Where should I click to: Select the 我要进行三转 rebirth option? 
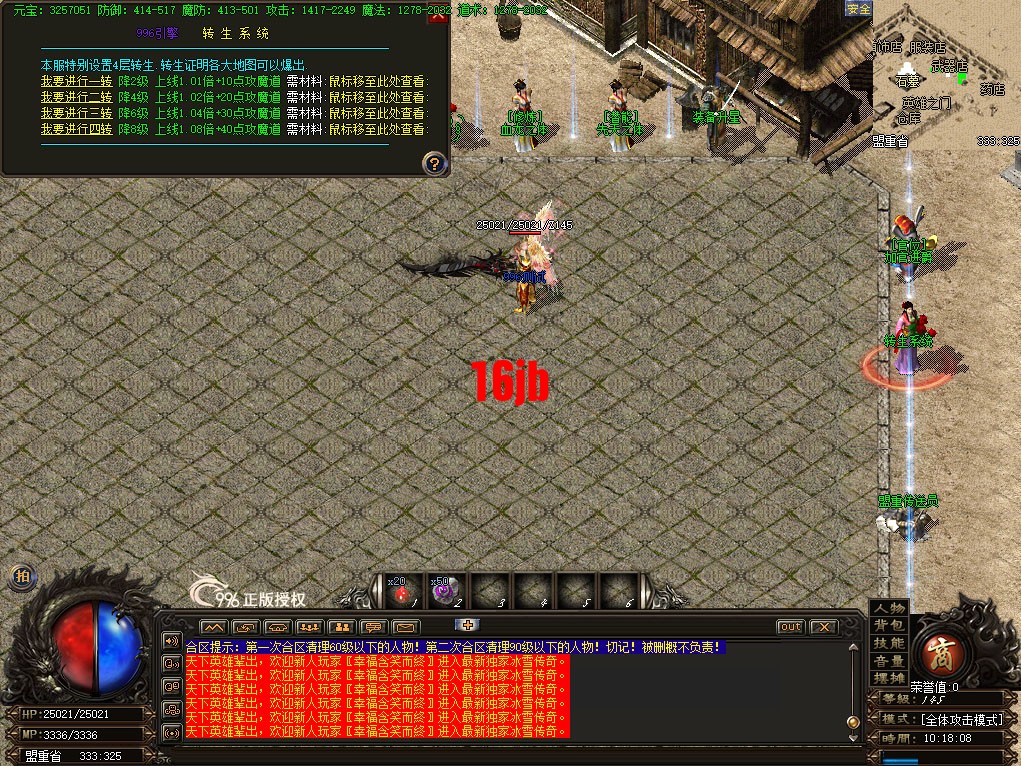coord(76,113)
